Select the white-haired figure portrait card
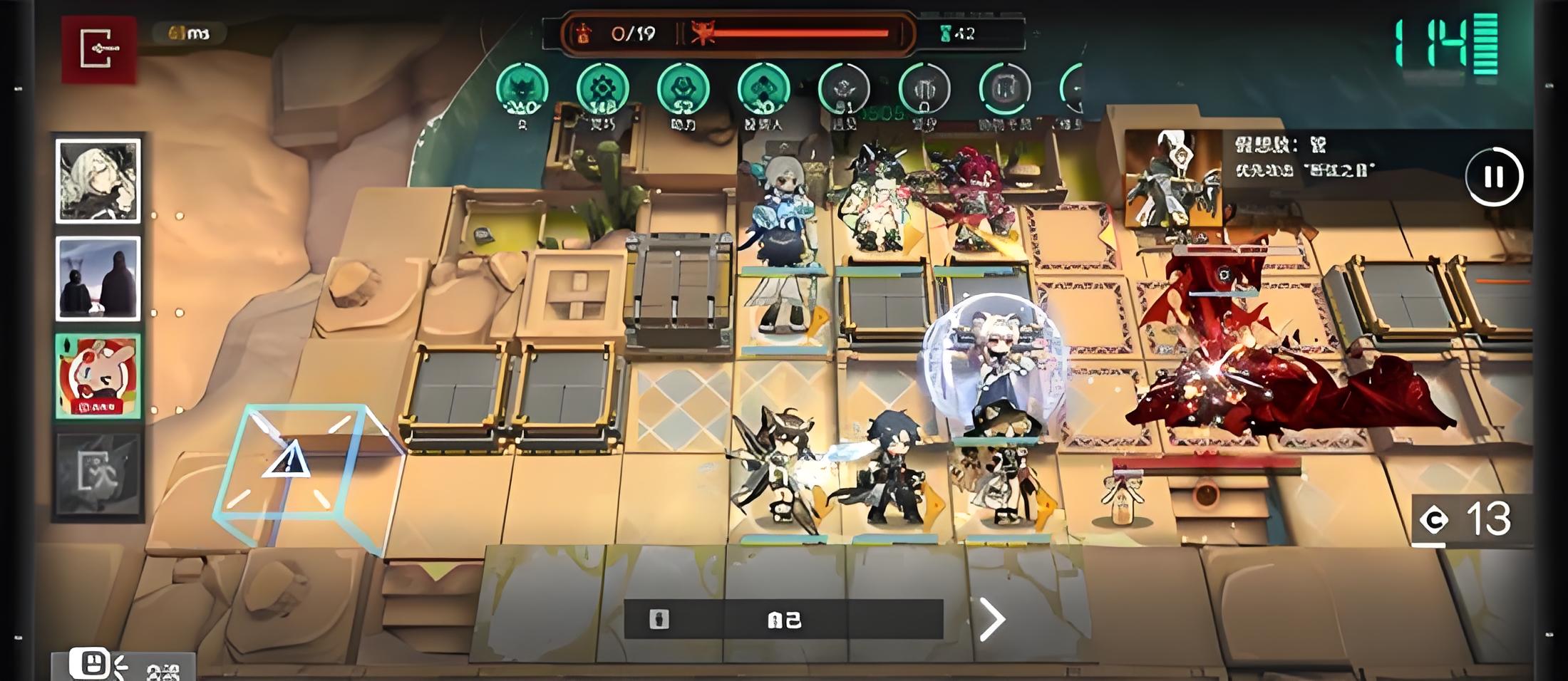The image size is (1568, 681). point(98,181)
